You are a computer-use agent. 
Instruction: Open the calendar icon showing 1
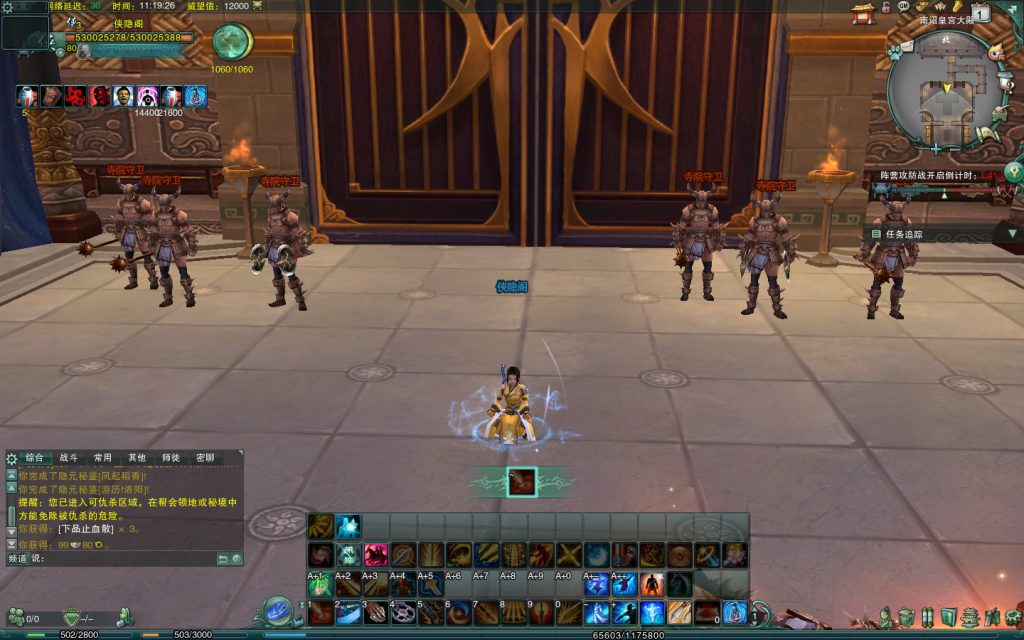pyautogui.click(x=980, y=13)
